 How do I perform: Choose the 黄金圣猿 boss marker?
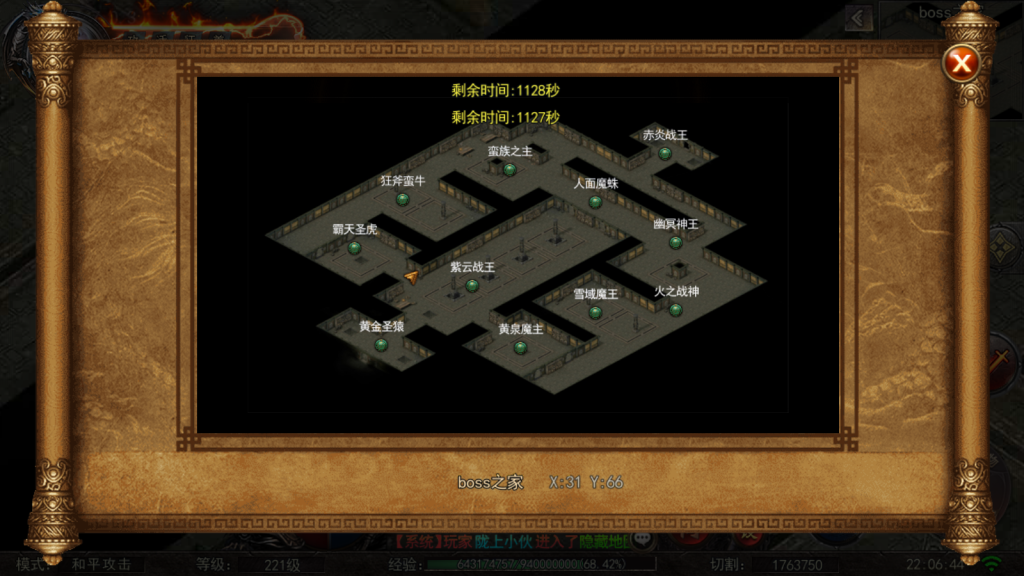(381, 345)
